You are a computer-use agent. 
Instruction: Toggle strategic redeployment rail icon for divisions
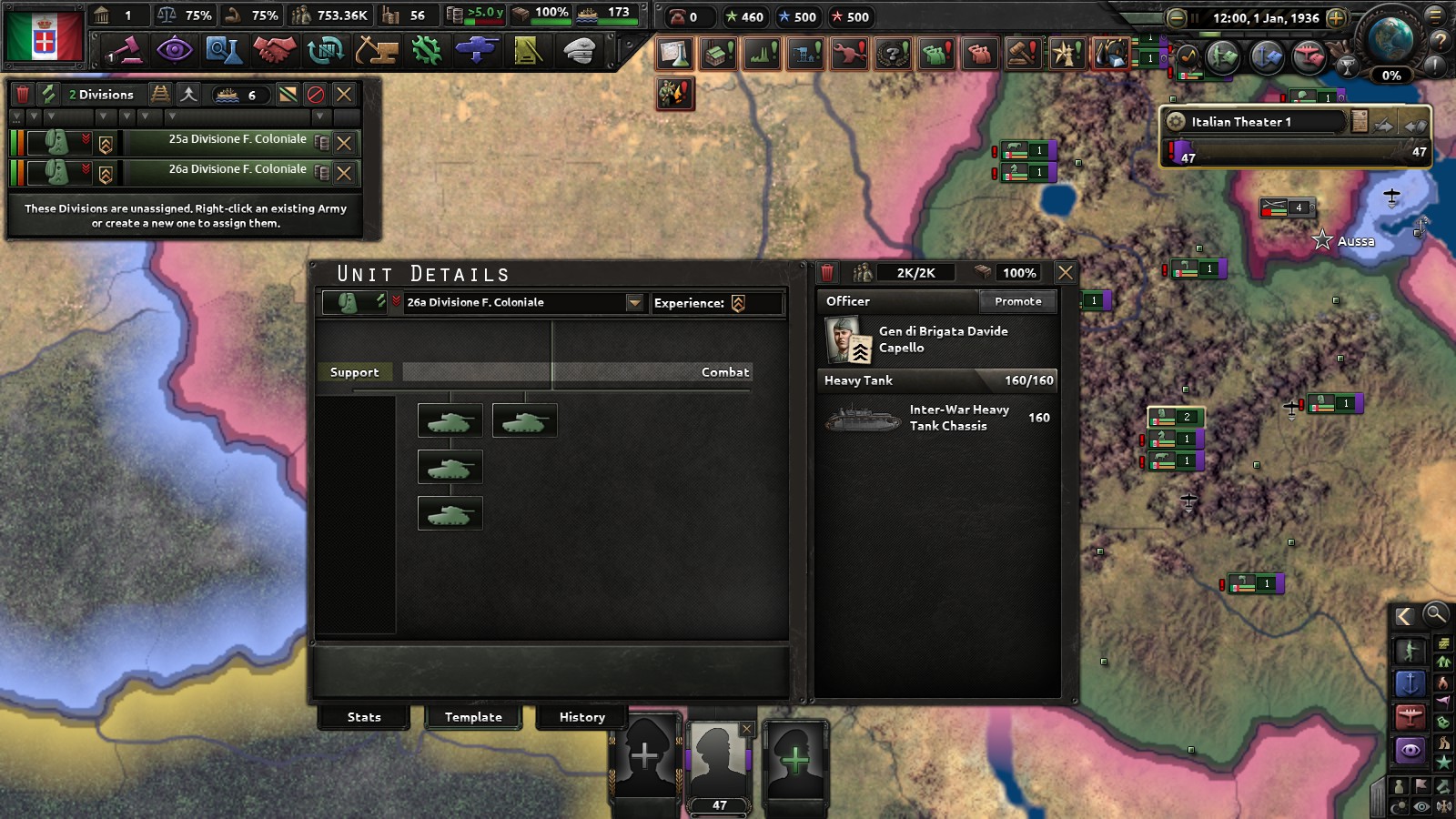point(161,94)
